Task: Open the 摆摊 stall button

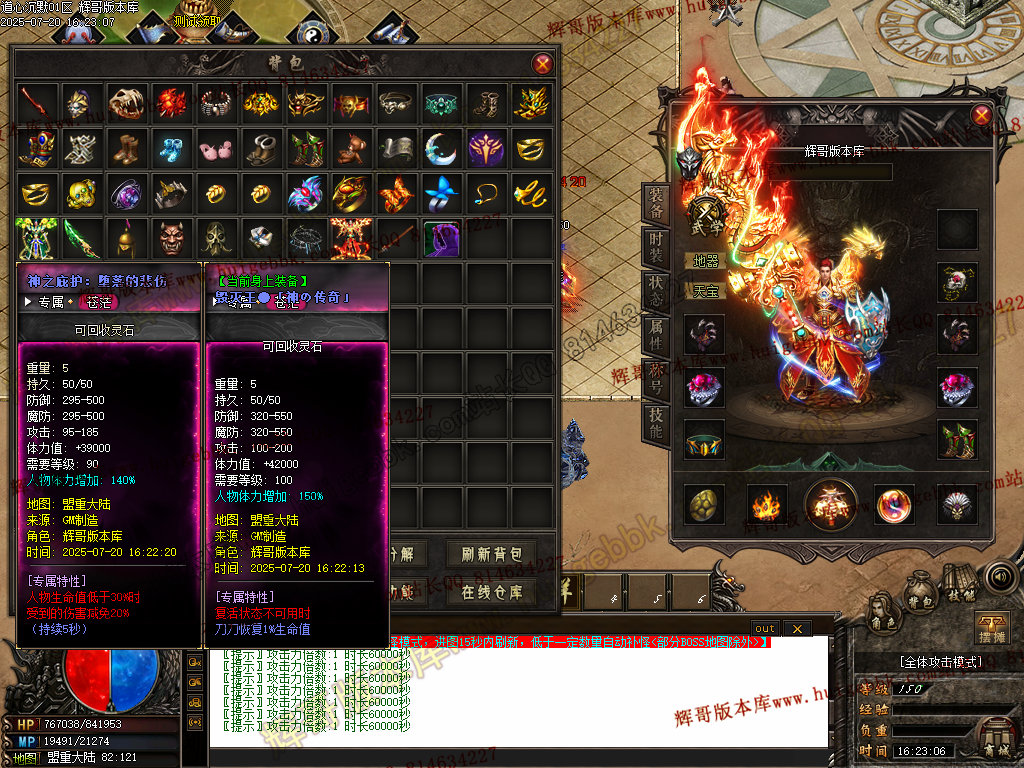Action: [991, 630]
